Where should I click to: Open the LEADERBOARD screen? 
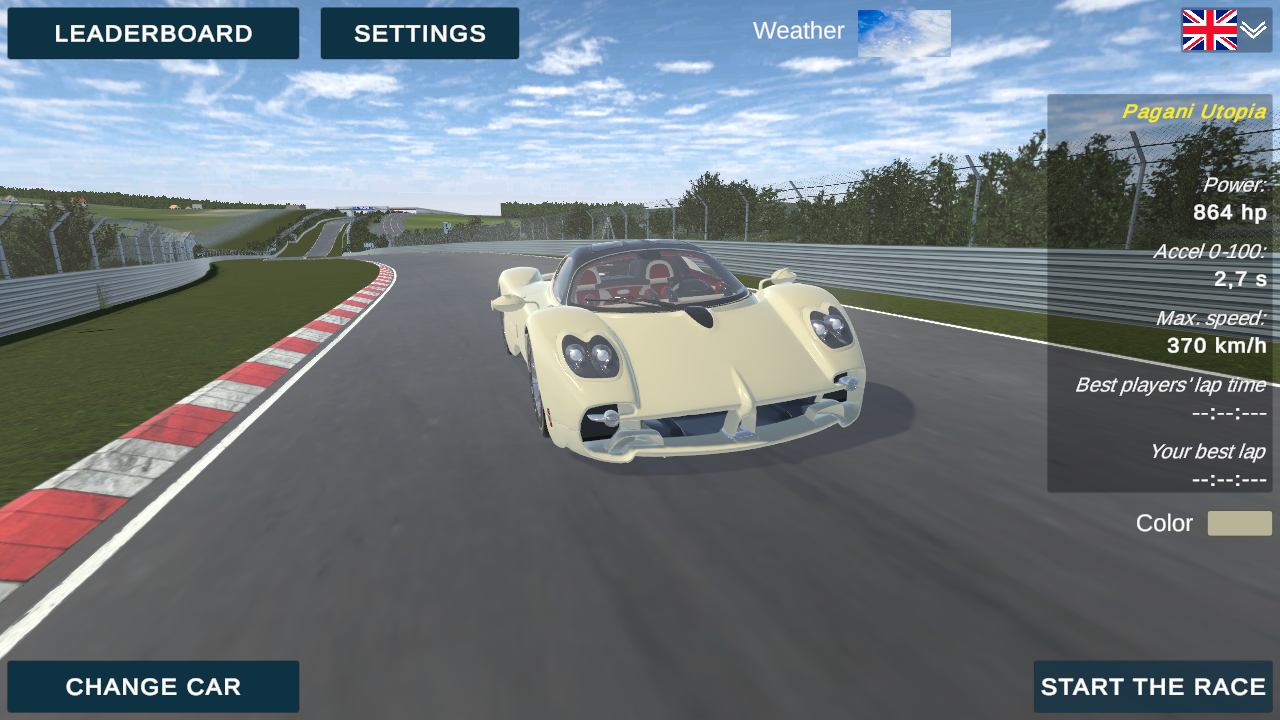point(153,33)
